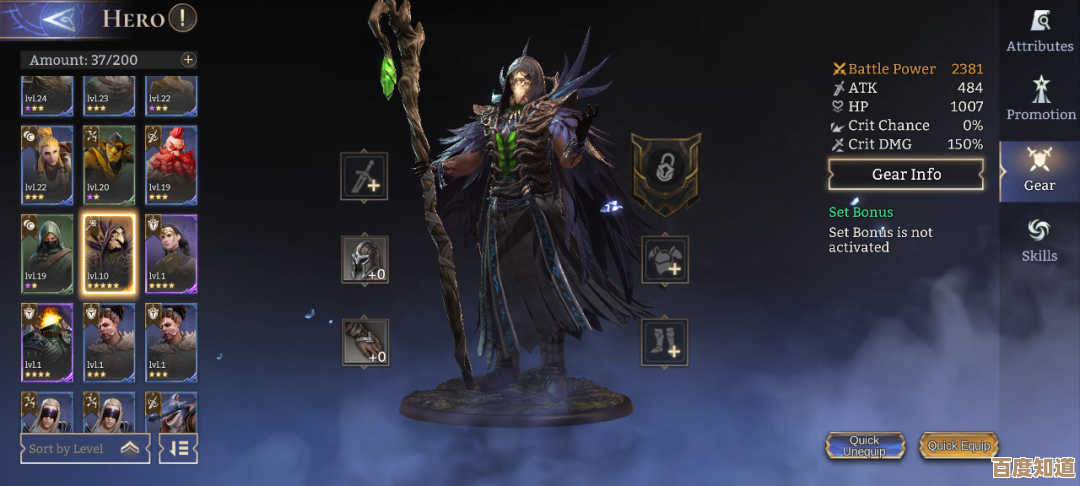
Task: Equip a weapon in the empty sword slot
Action: point(364,177)
